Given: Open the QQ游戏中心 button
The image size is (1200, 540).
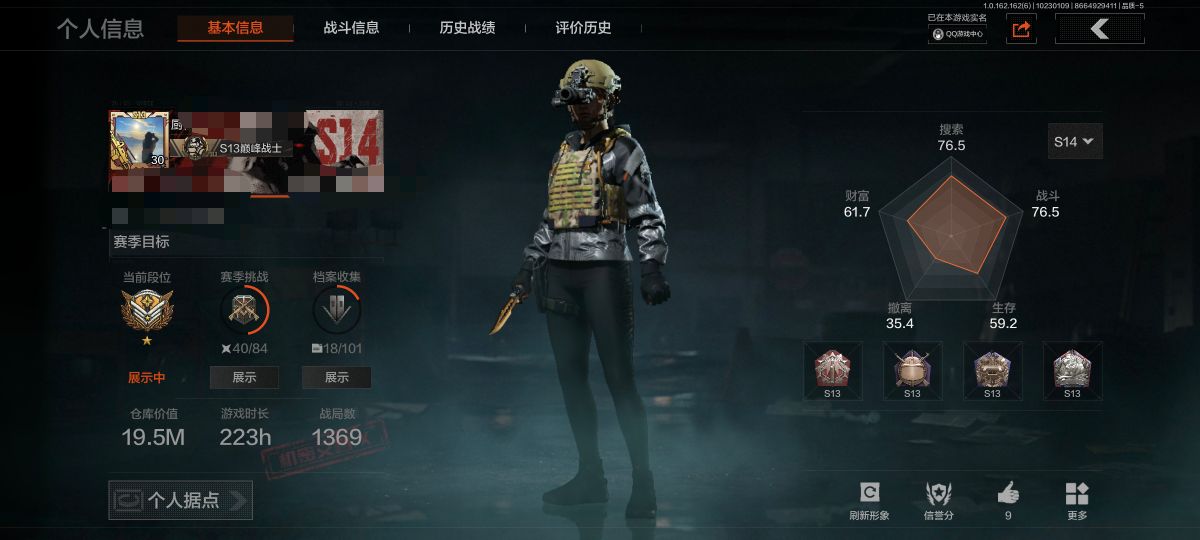Looking at the screenshot, I should point(958,34).
